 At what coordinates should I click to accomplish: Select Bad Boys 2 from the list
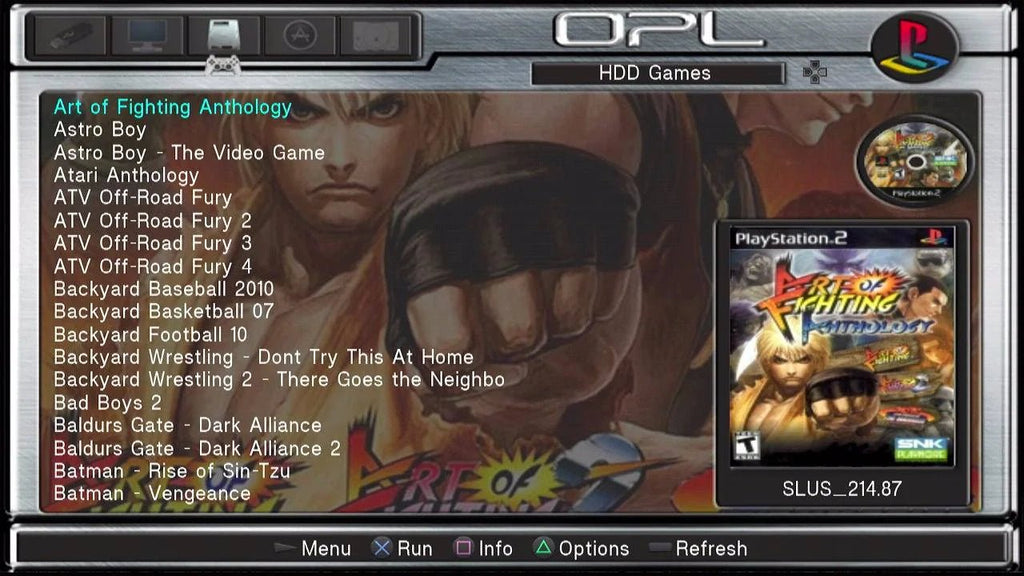pos(107,403)
